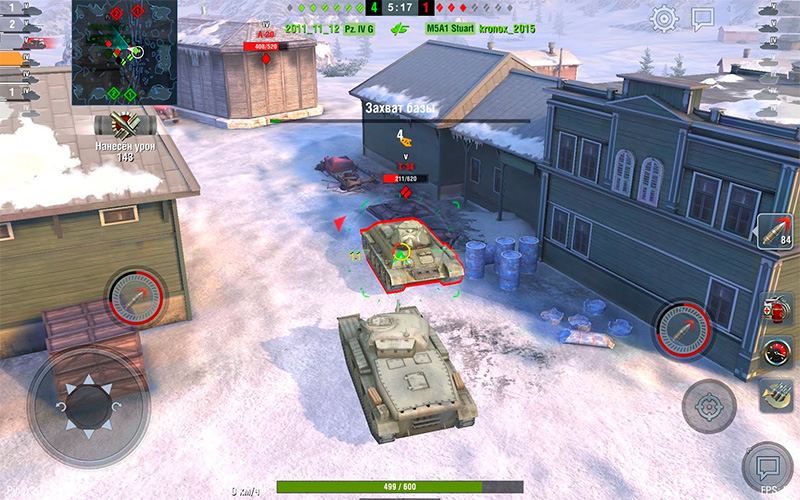Open the chat bubble next to settings
This screenshot has width=800, height=500.
703,18
